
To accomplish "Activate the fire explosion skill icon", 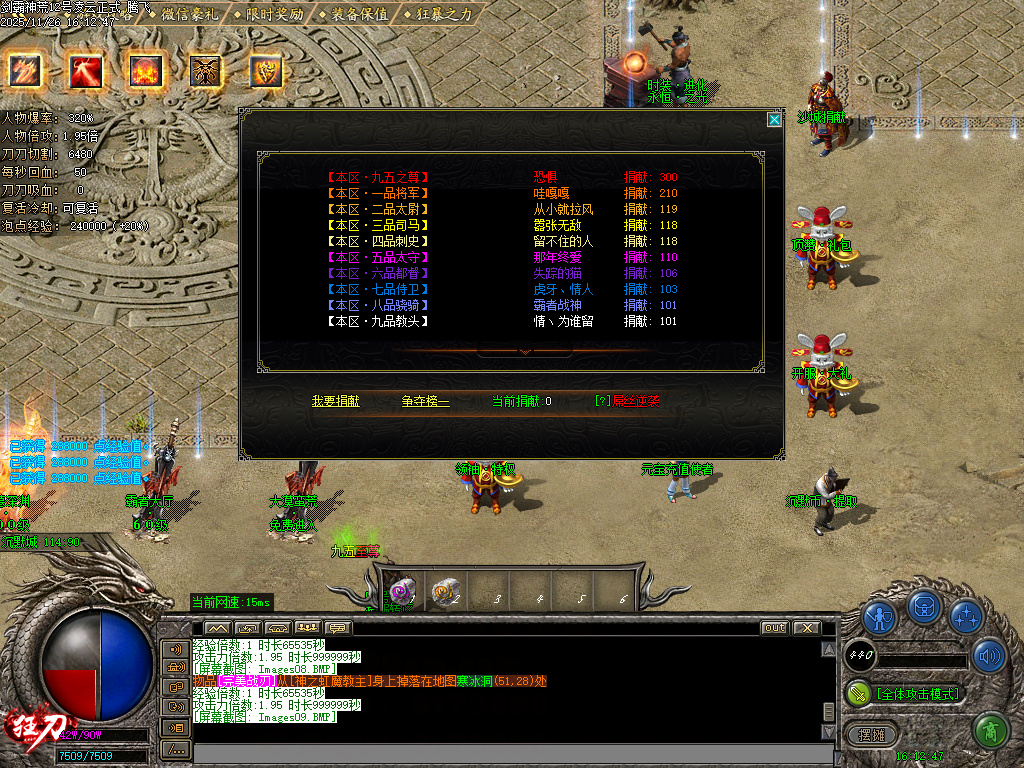I will [146, 71].
